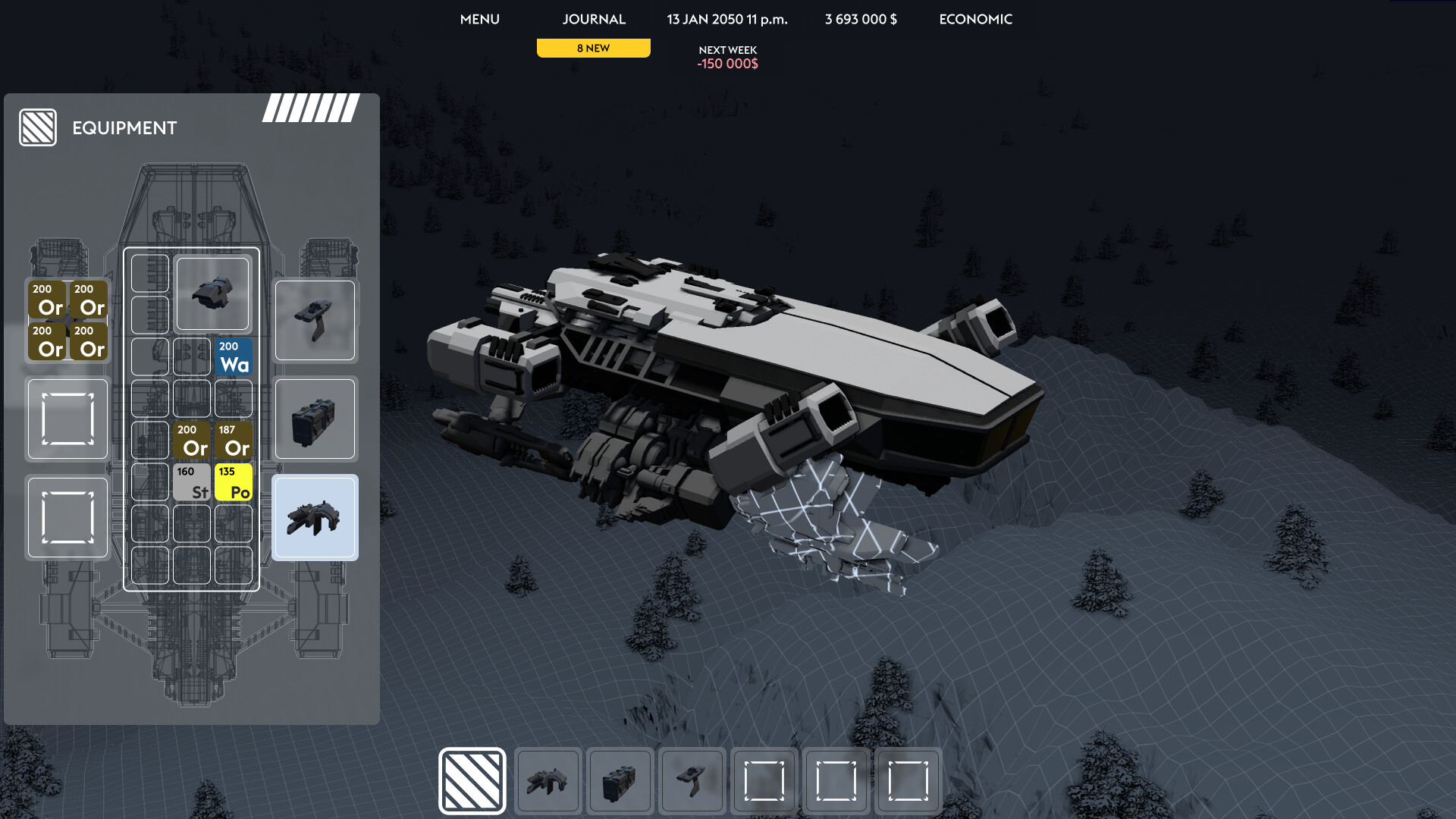Select the harvester tool icon in bottom toolbar
Screen dimensions: 1456x819
point(548,780)
